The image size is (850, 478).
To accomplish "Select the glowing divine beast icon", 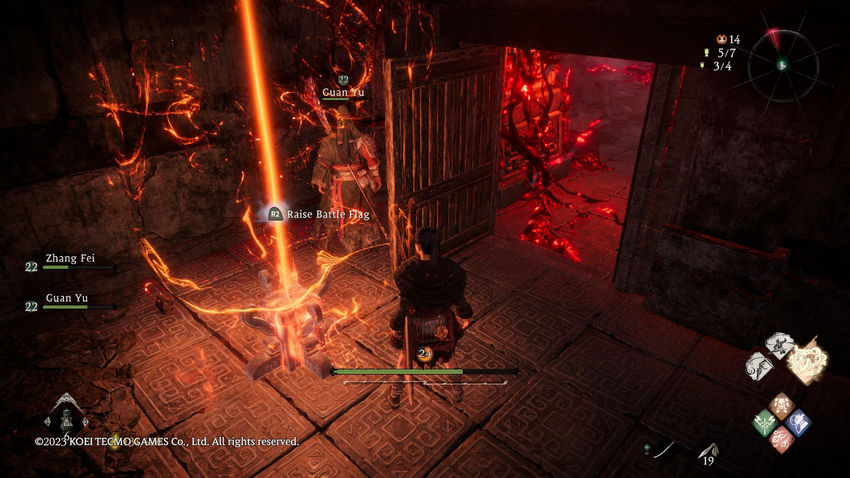I will (807, 362).
